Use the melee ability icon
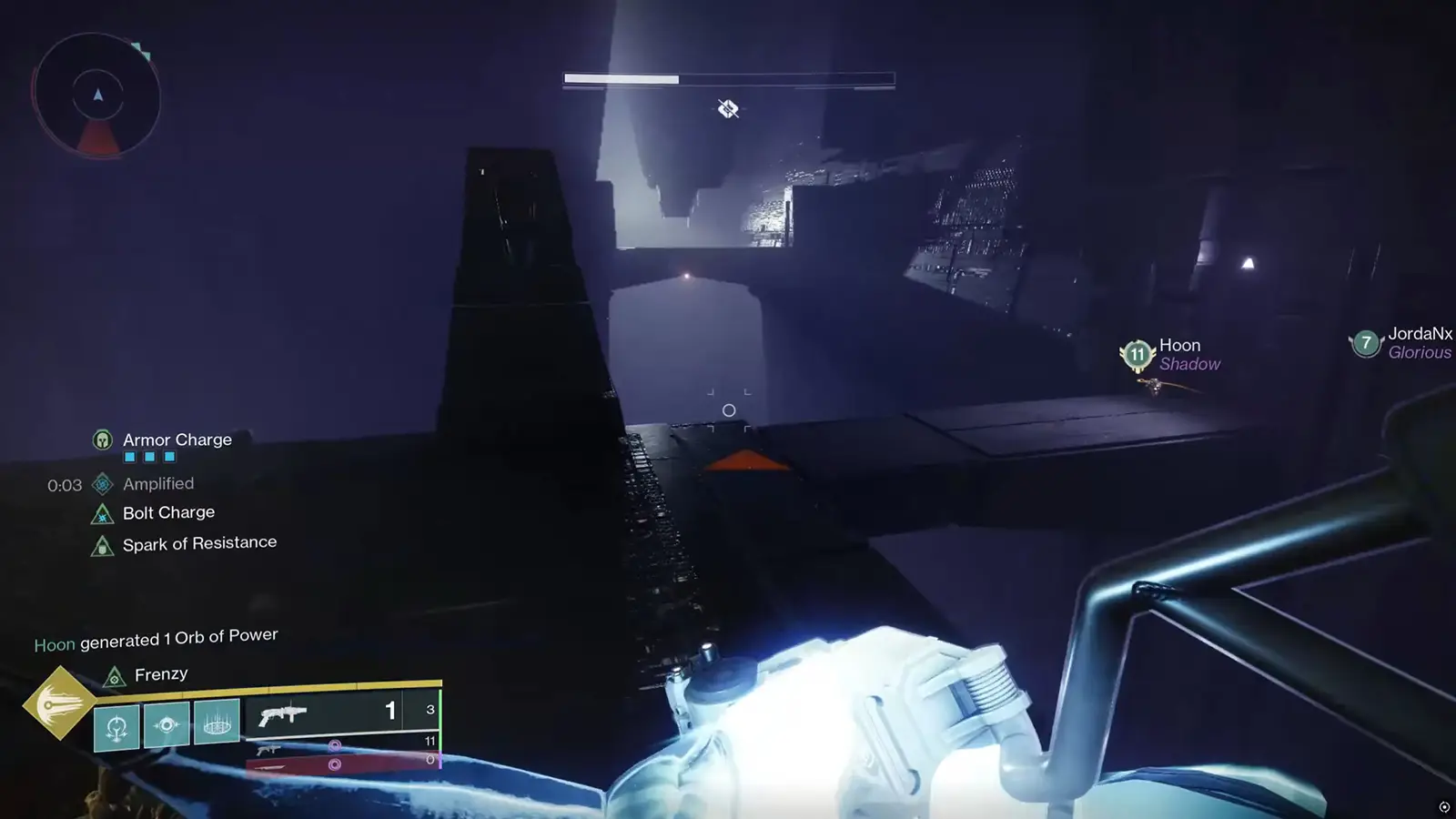 (167, 725)
